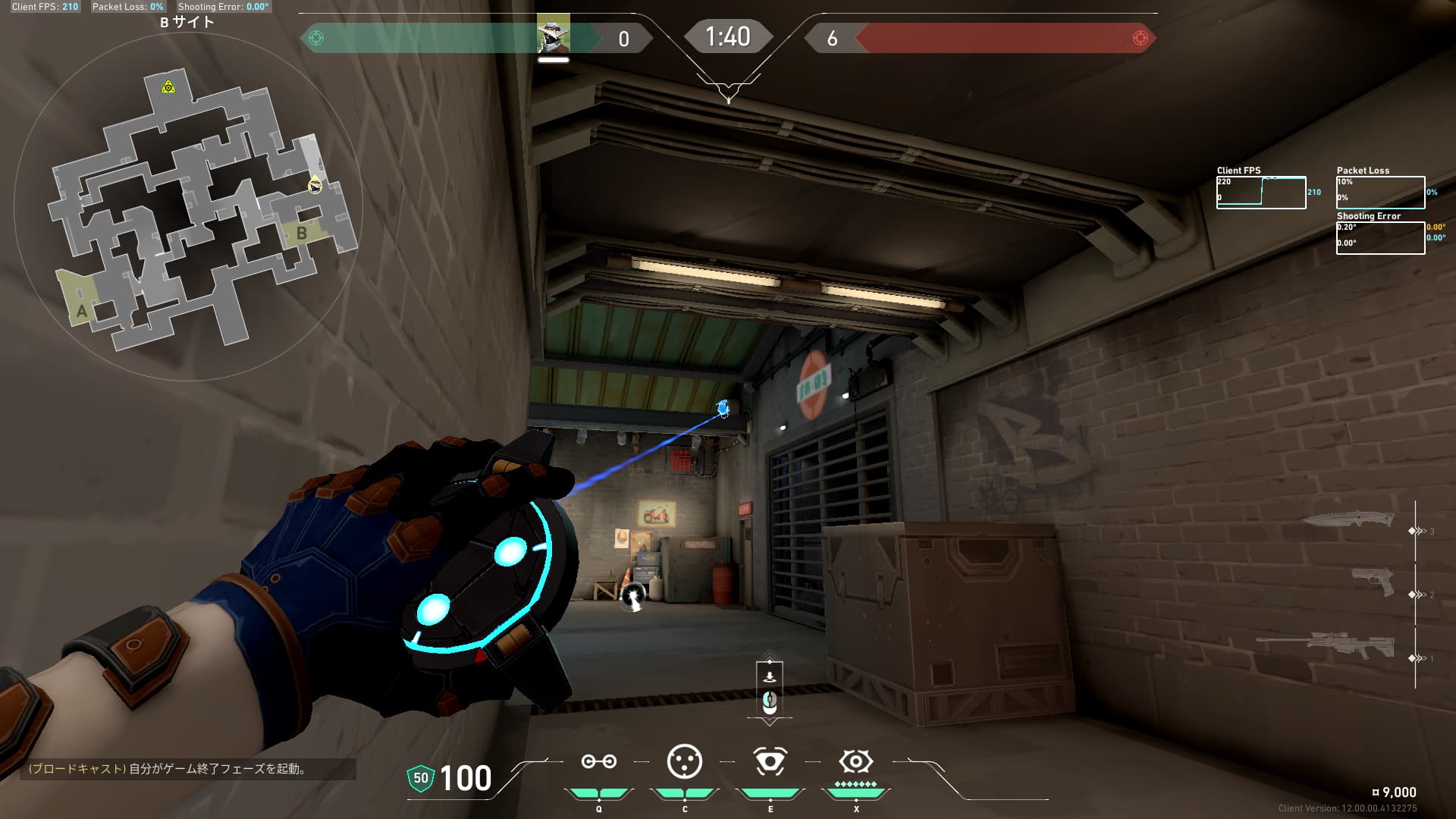Switch to the pistol sidearm

click(1373, 582)
